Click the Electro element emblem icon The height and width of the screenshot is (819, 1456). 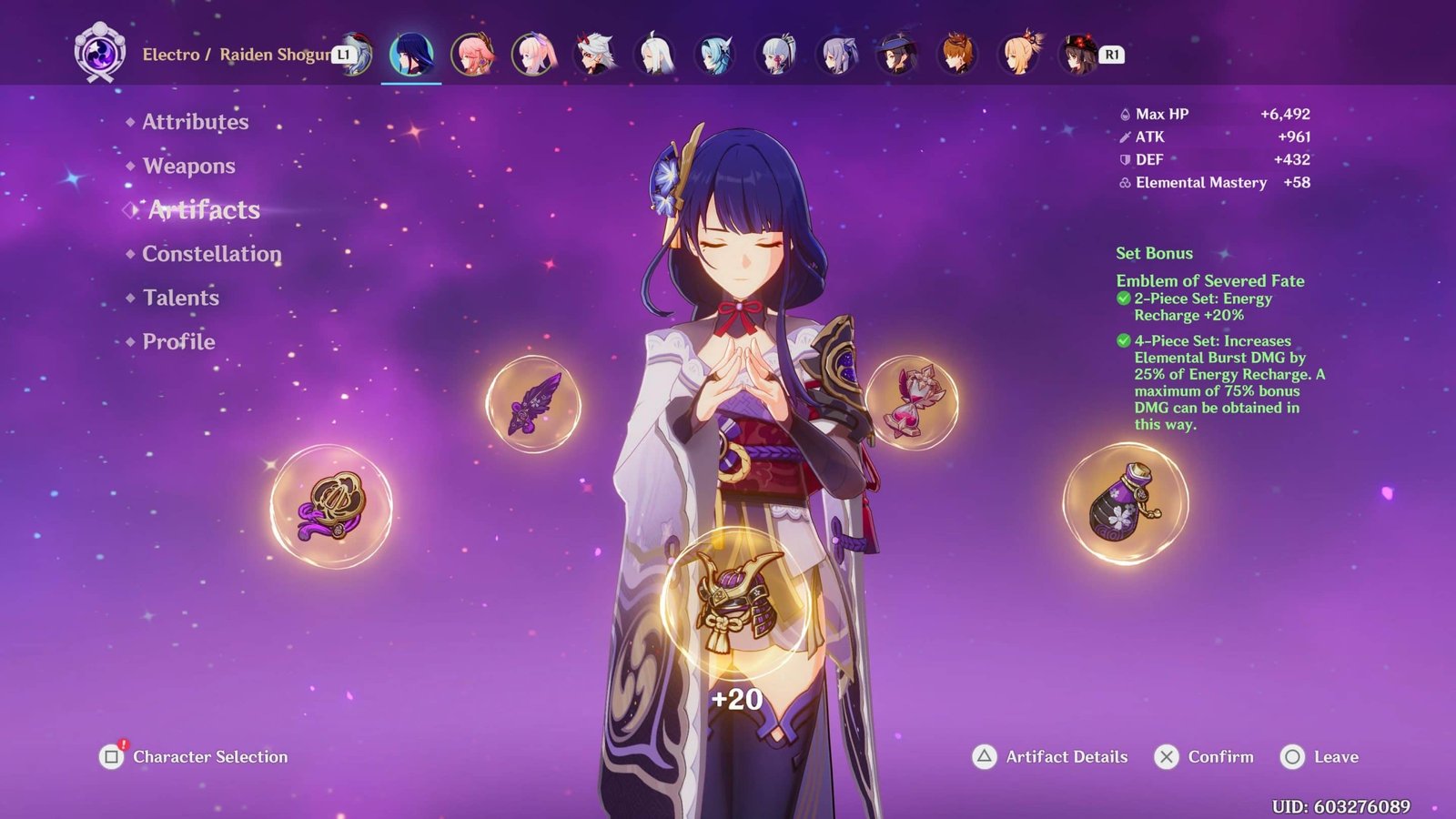coord(99,52)
